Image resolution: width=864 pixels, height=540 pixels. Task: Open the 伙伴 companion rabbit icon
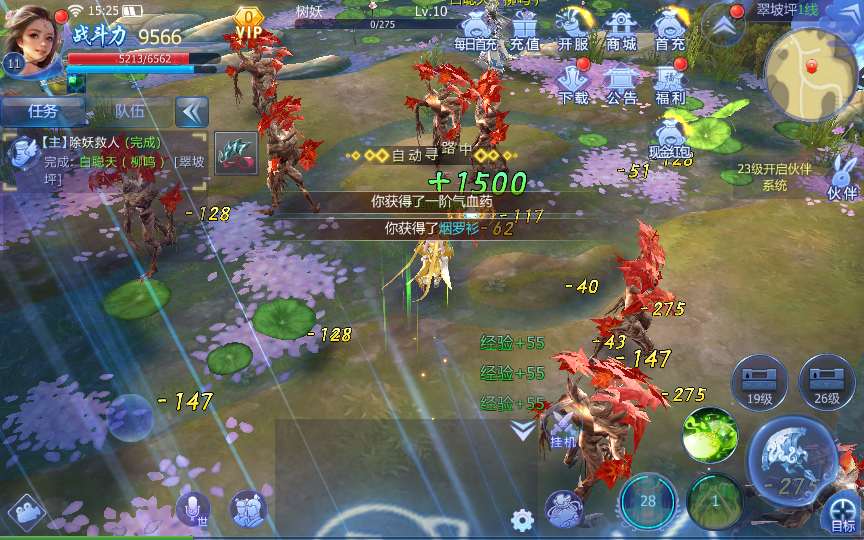843,177
